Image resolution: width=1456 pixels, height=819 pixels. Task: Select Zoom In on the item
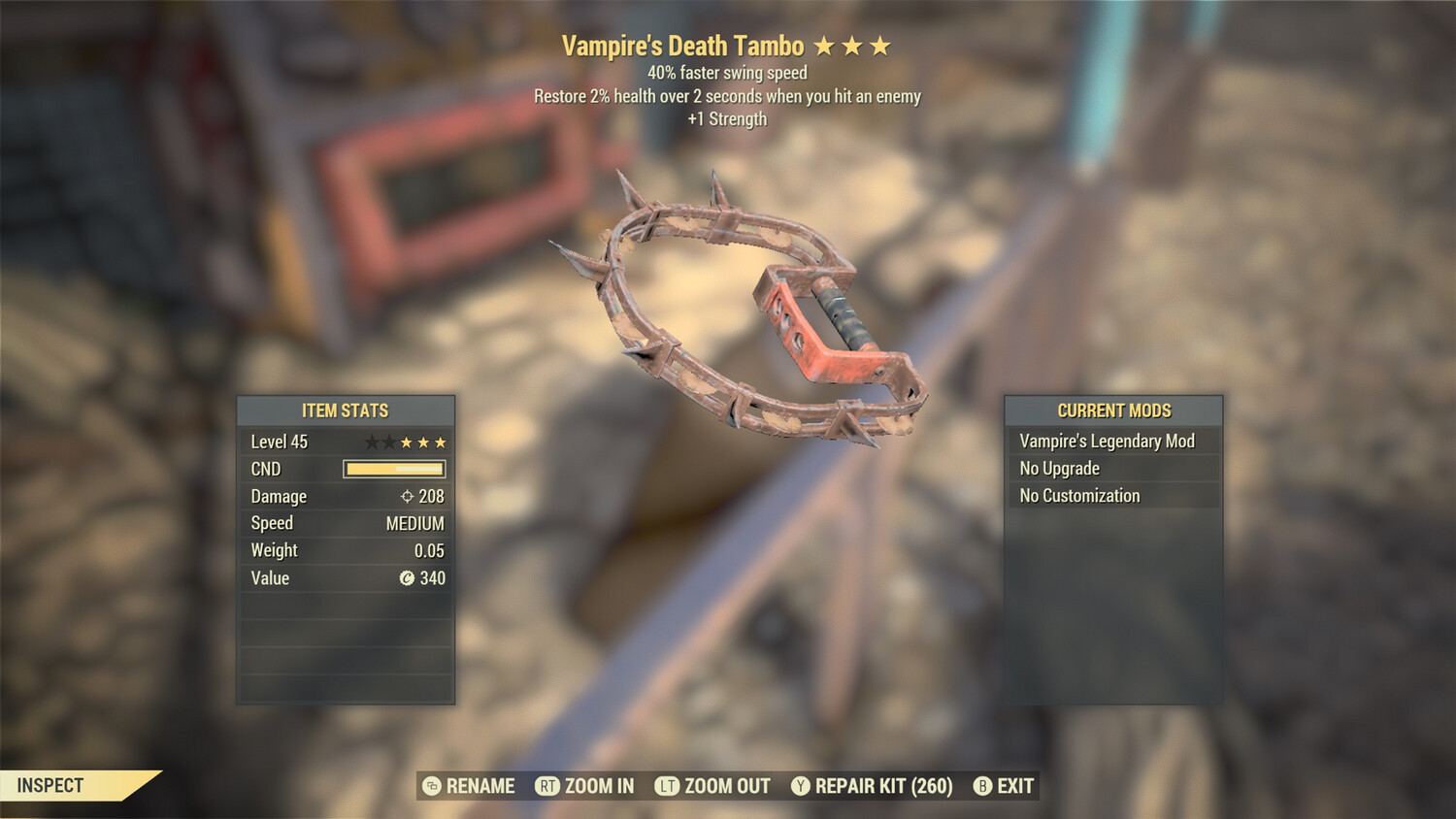(x=585, y=786)
